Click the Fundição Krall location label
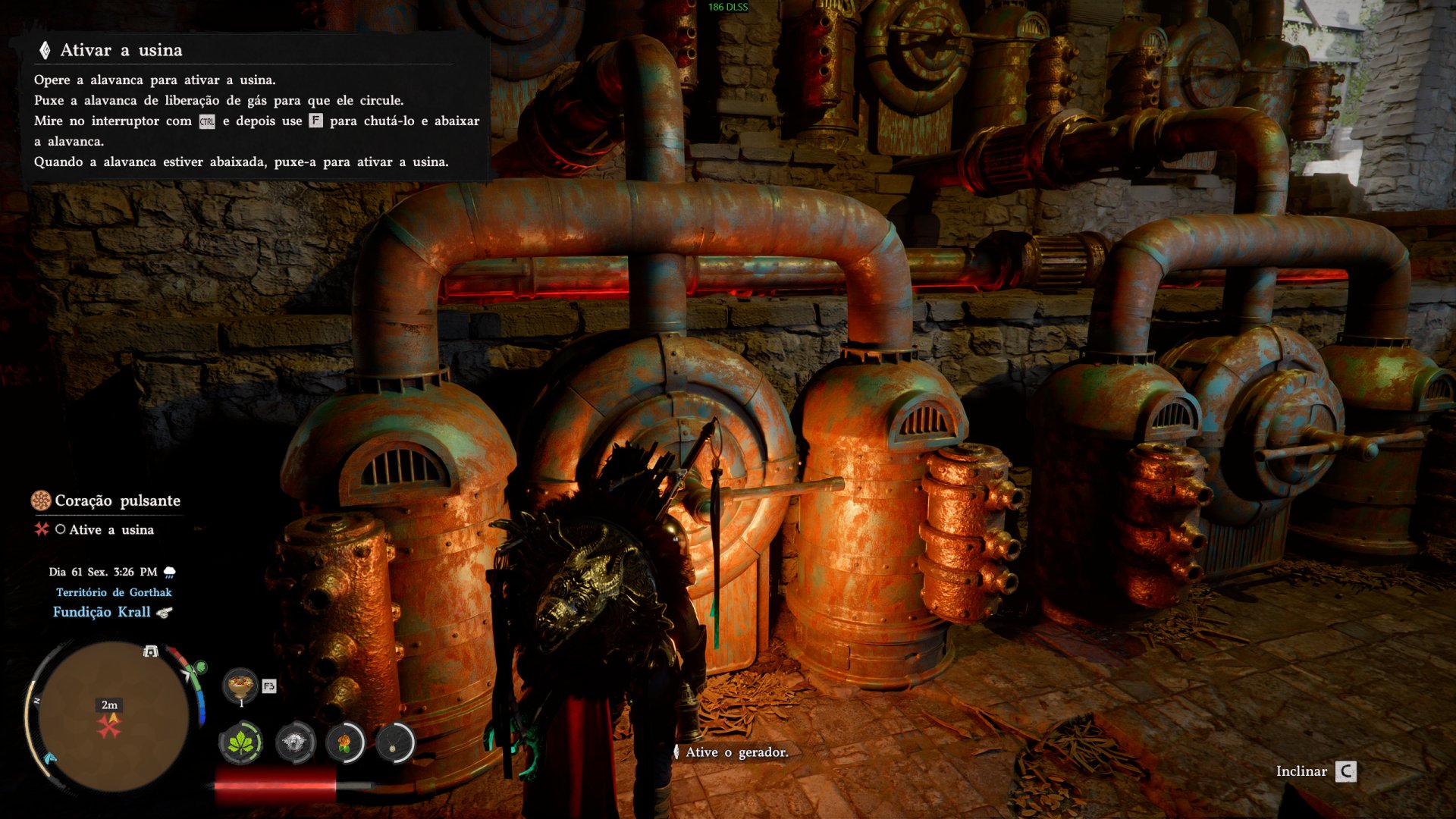Image resolution: width=1456 pixels, height=819 pixels. 102,612
